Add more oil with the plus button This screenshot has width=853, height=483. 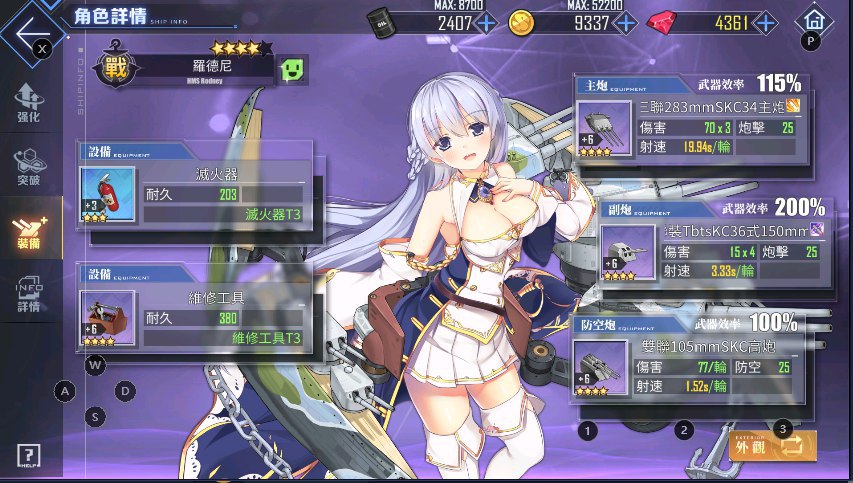[487, 22]
